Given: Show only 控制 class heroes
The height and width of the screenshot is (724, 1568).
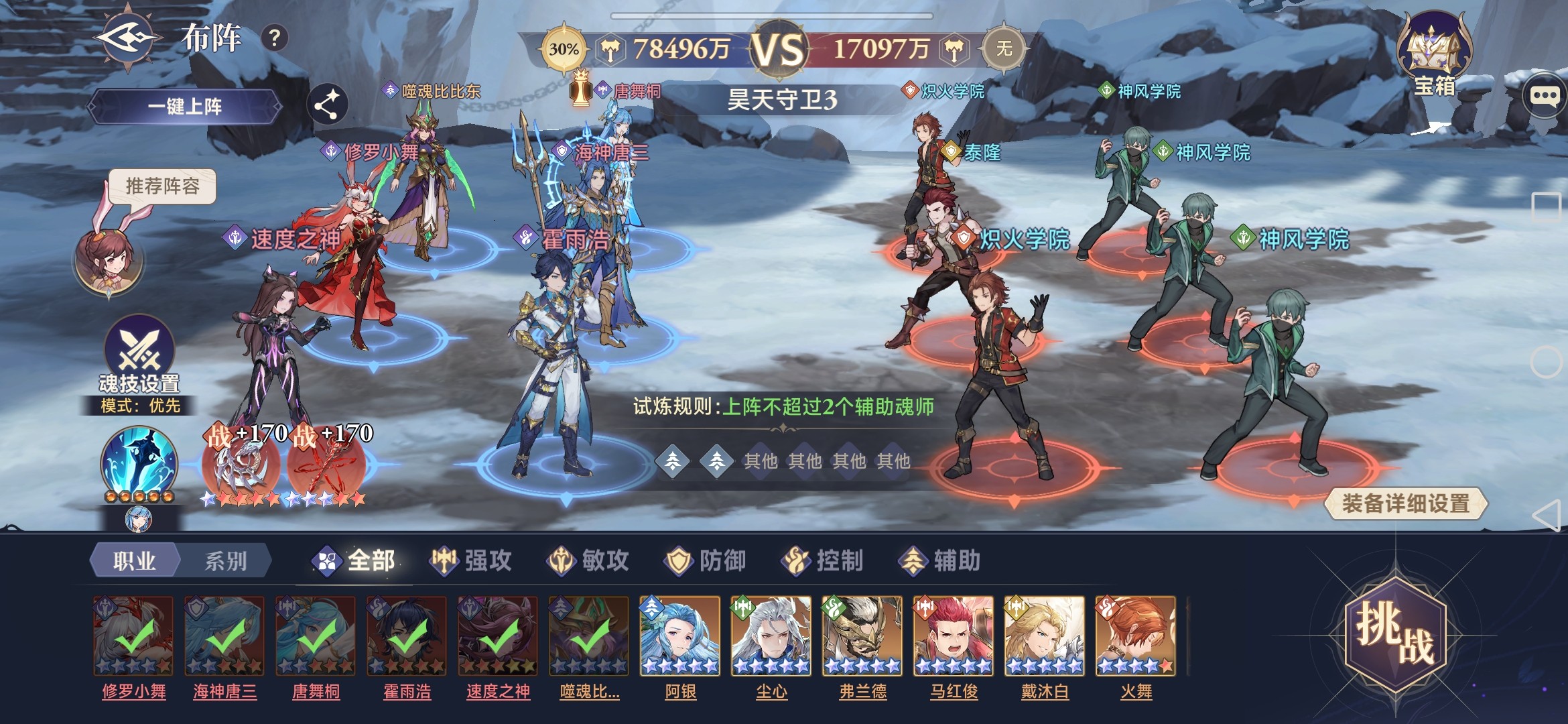Looking at the screenshot, I should tap(822, 560).
